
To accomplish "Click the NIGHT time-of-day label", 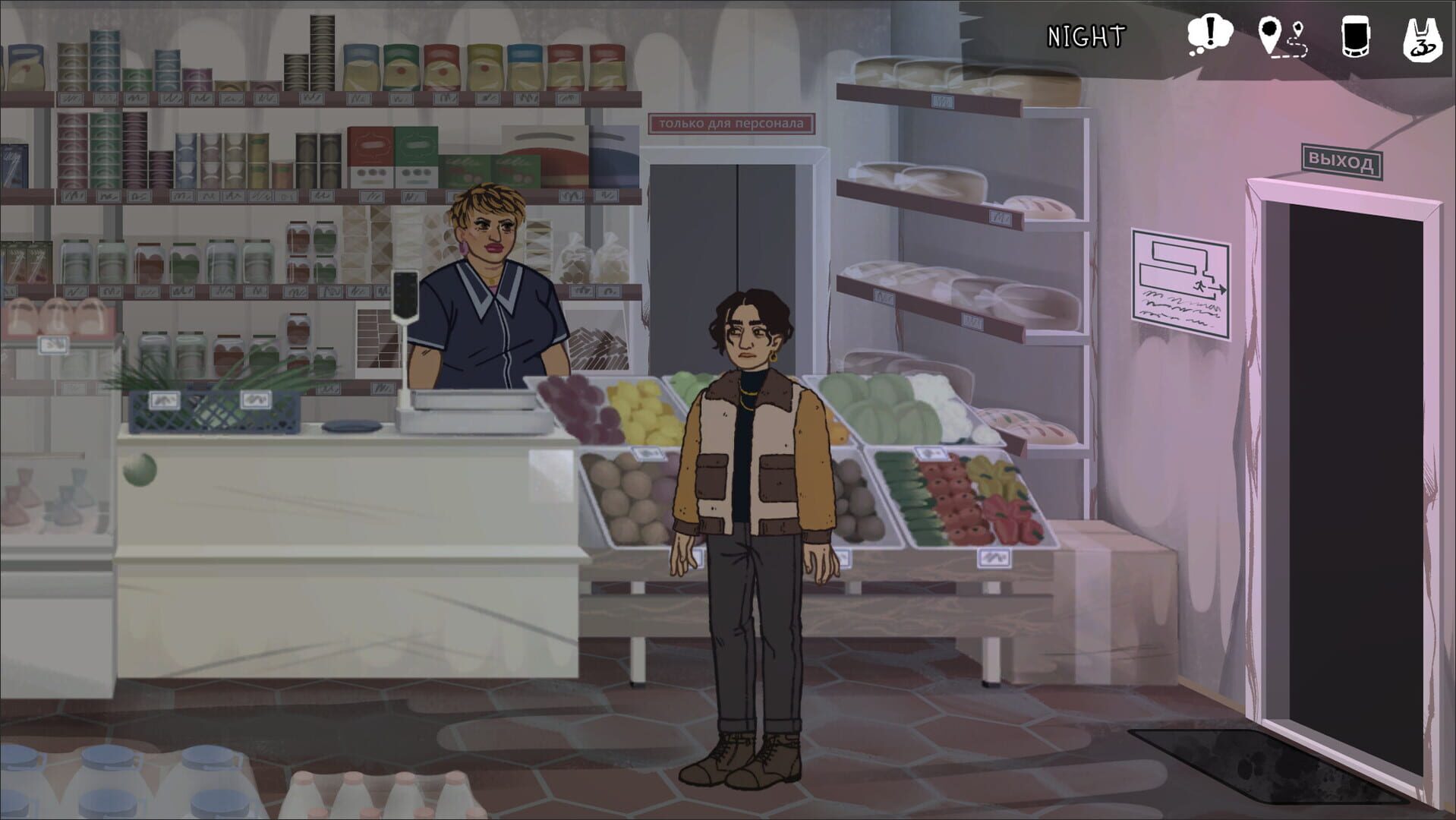I will (1086, 33).
